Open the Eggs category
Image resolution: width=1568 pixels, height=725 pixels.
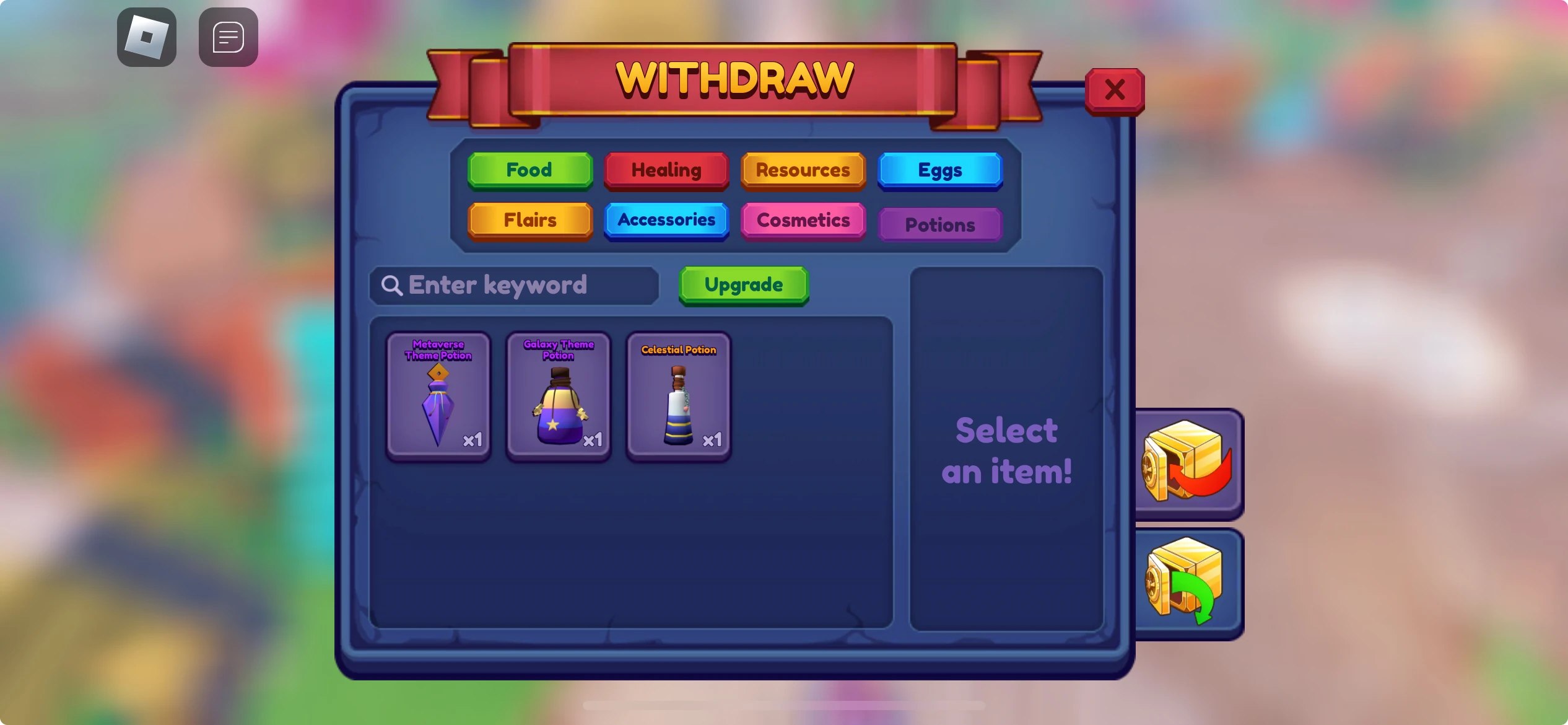tap(939, 170)
